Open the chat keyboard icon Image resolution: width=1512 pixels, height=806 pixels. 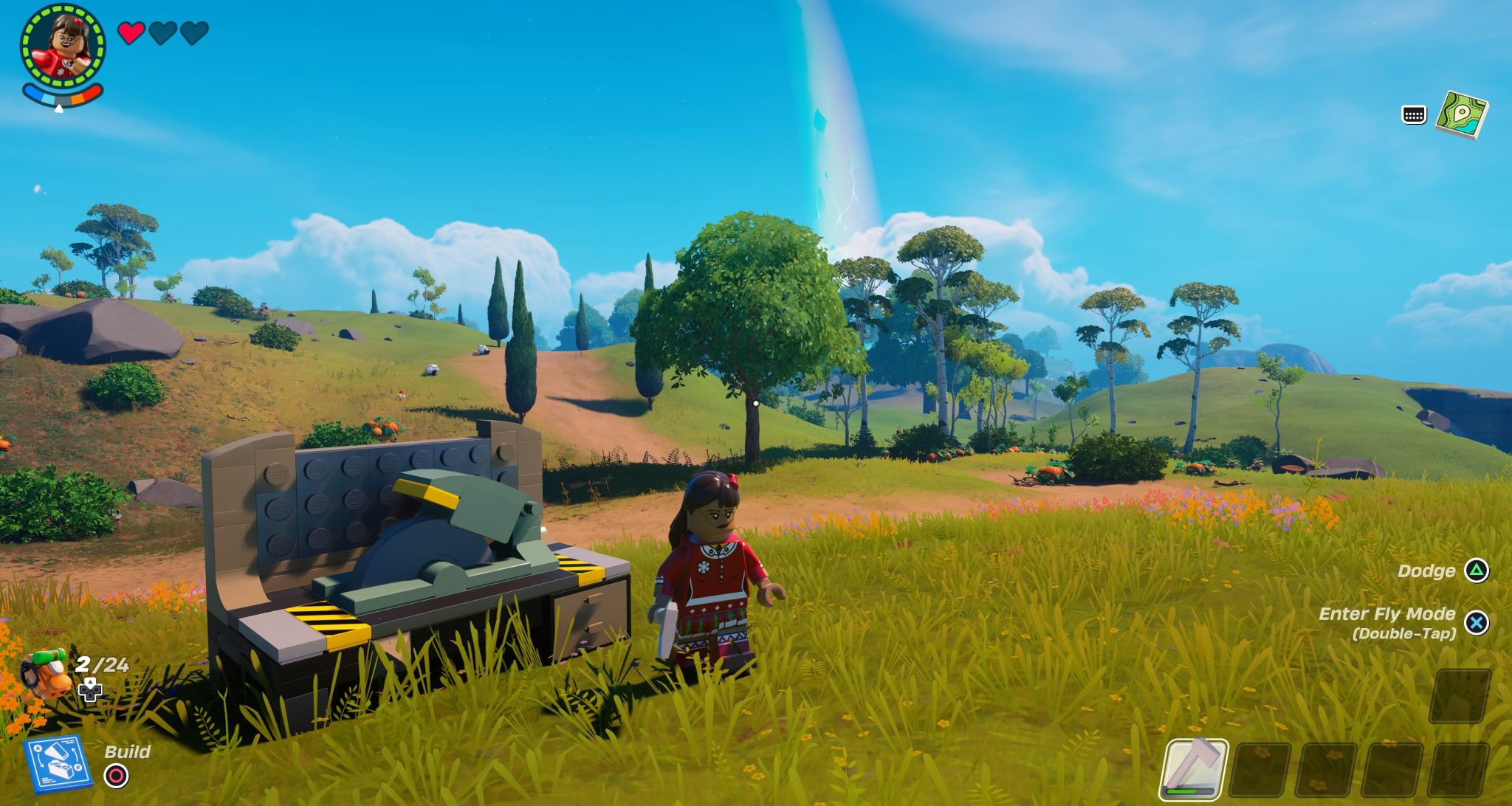pyautogui.click(x=1413, y=115)
